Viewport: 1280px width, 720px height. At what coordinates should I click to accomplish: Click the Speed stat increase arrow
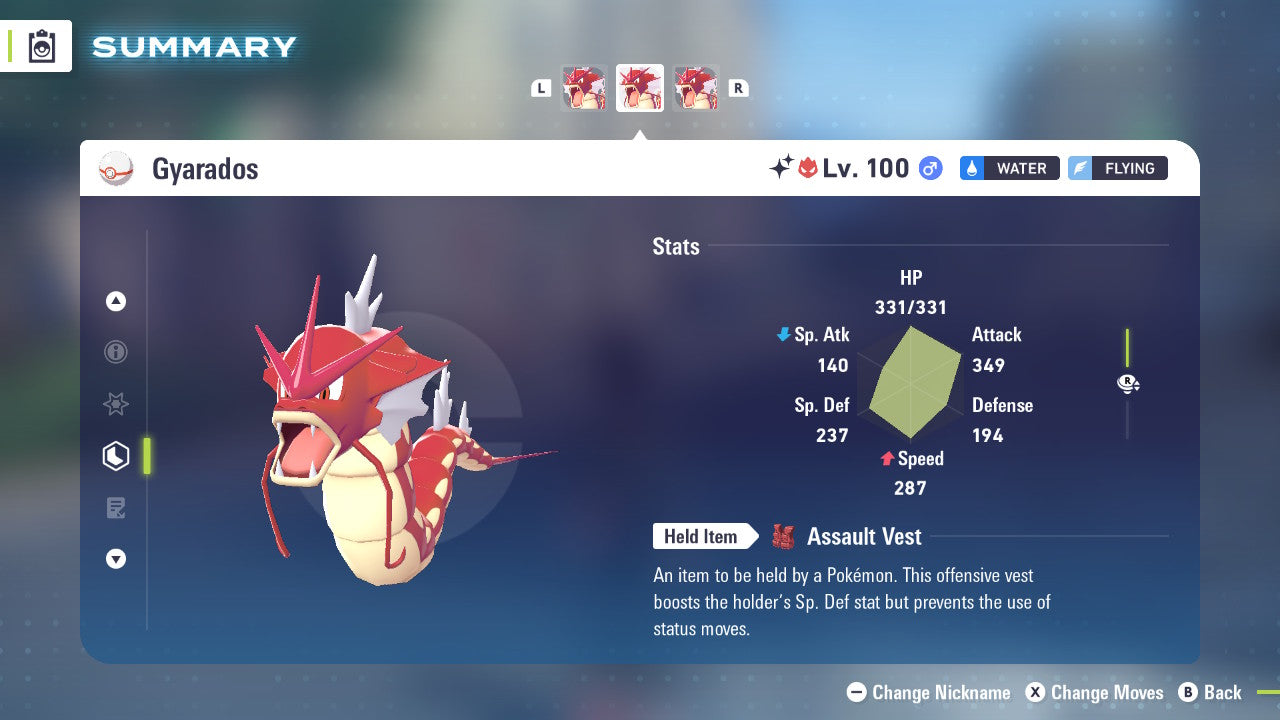pos(887,459)
